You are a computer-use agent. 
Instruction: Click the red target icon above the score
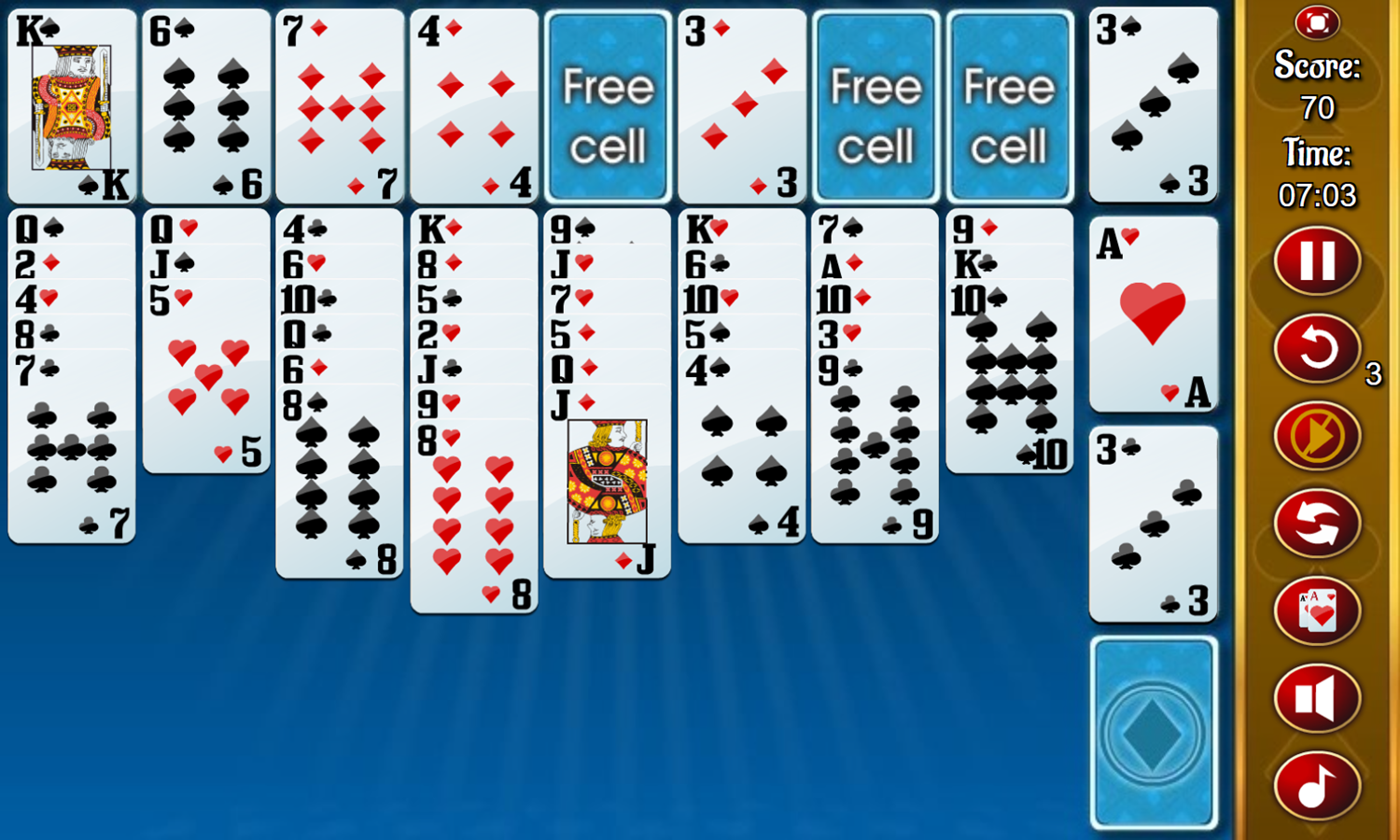pyautogui.click(x=1316, y=23)
